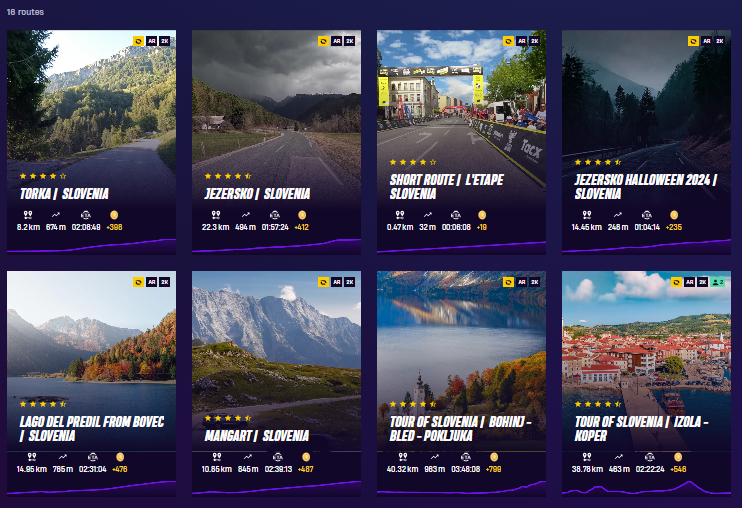This screenshot has height=508, width=742.
Task: Open the Mangart Slovenia route card
Action: click(x=276, y=380)
